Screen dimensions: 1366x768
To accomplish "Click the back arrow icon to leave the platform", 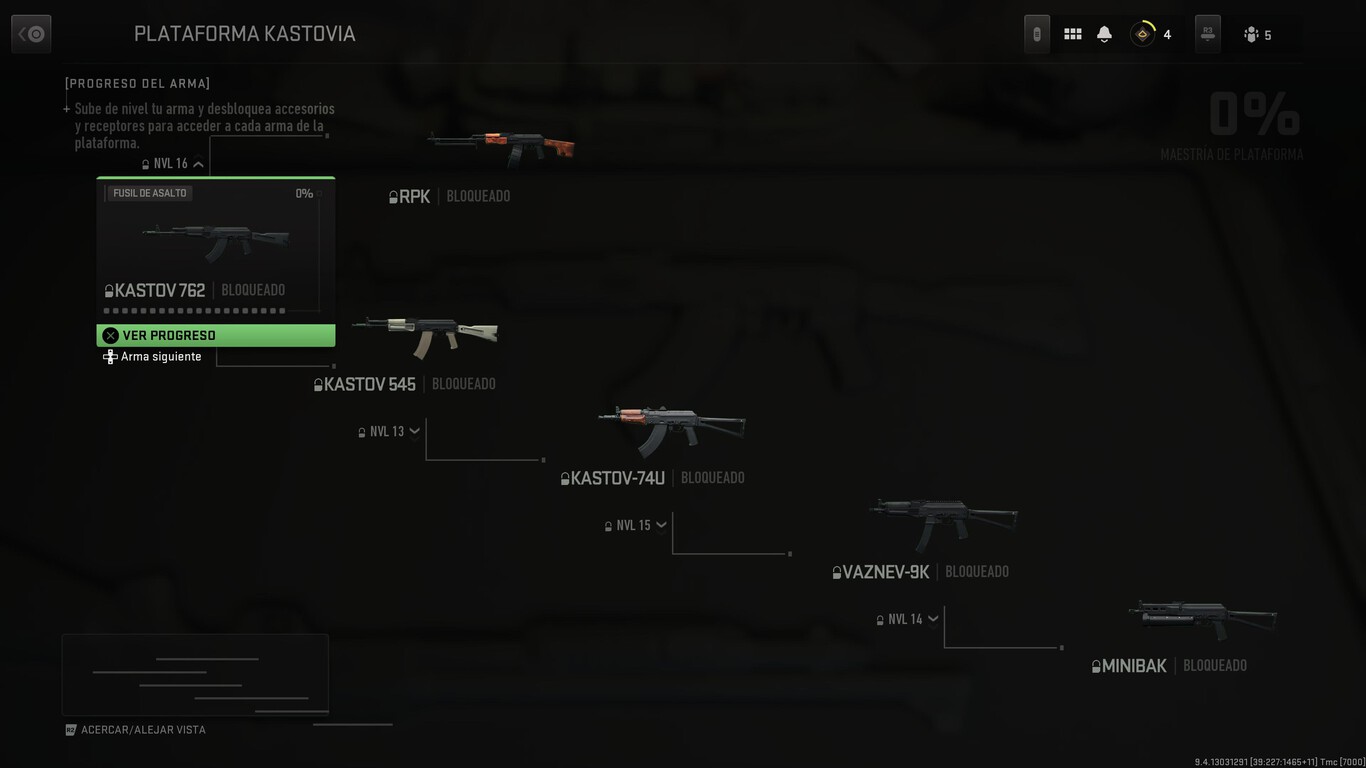I will click(30, 33).
